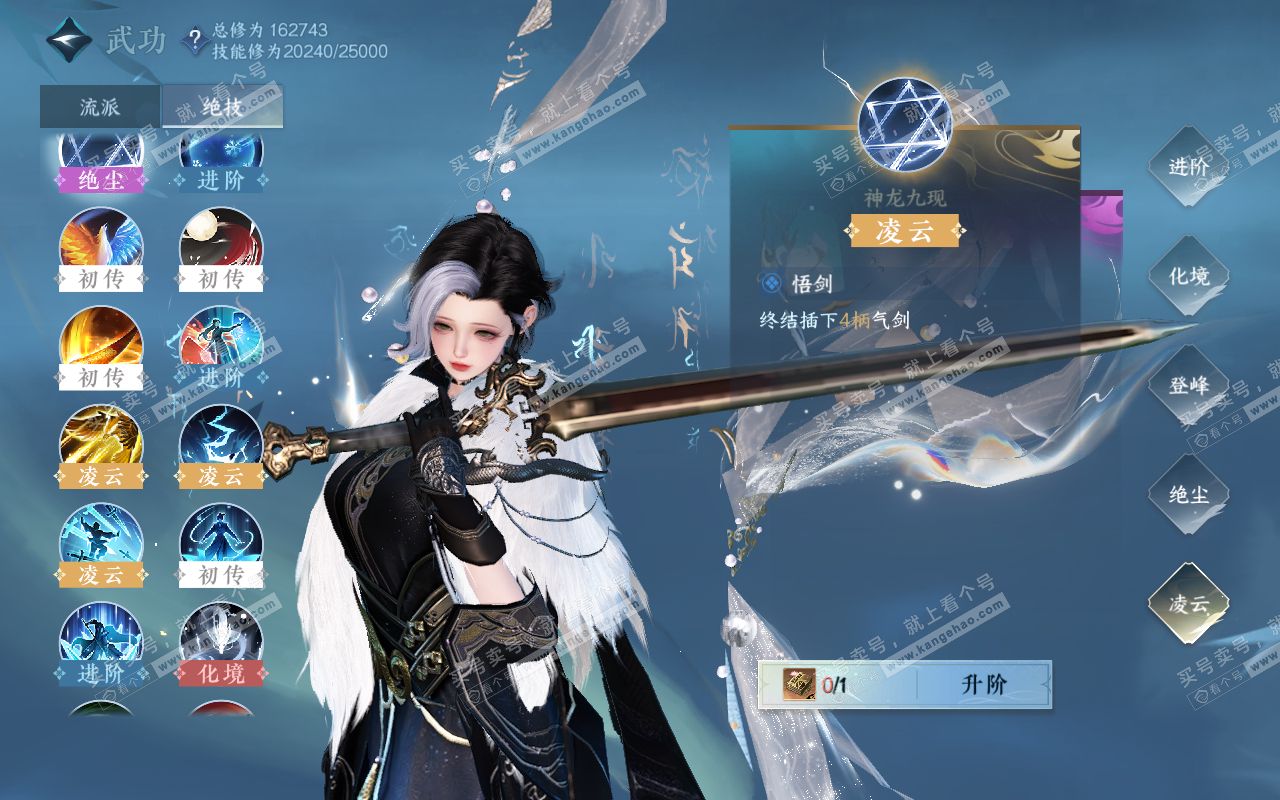This screenshot has width=1280, height=800.
Task: Switch to the 流派 tab
Action: tap(100, 107)
